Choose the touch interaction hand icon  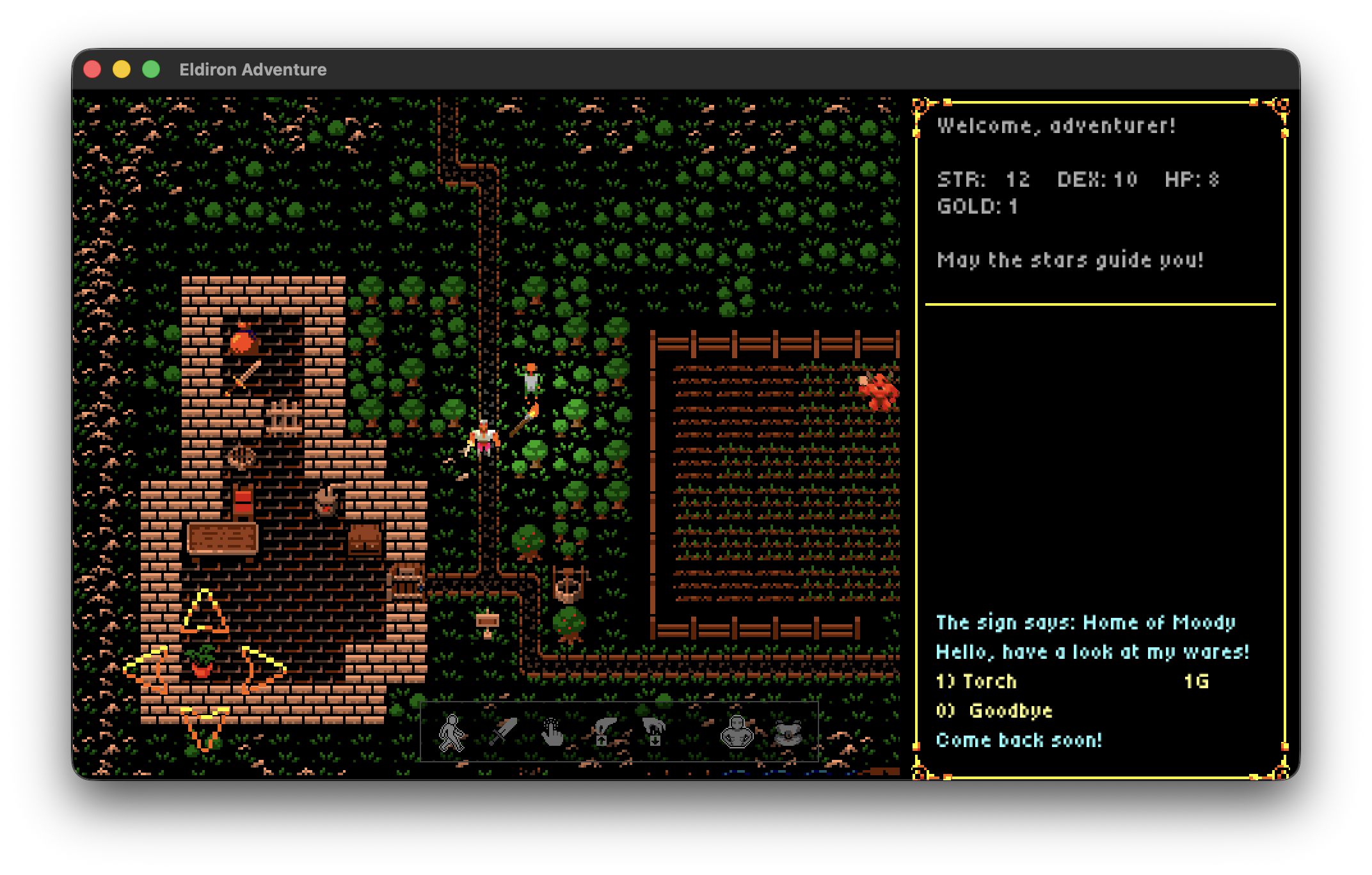[x=552, y=732]
